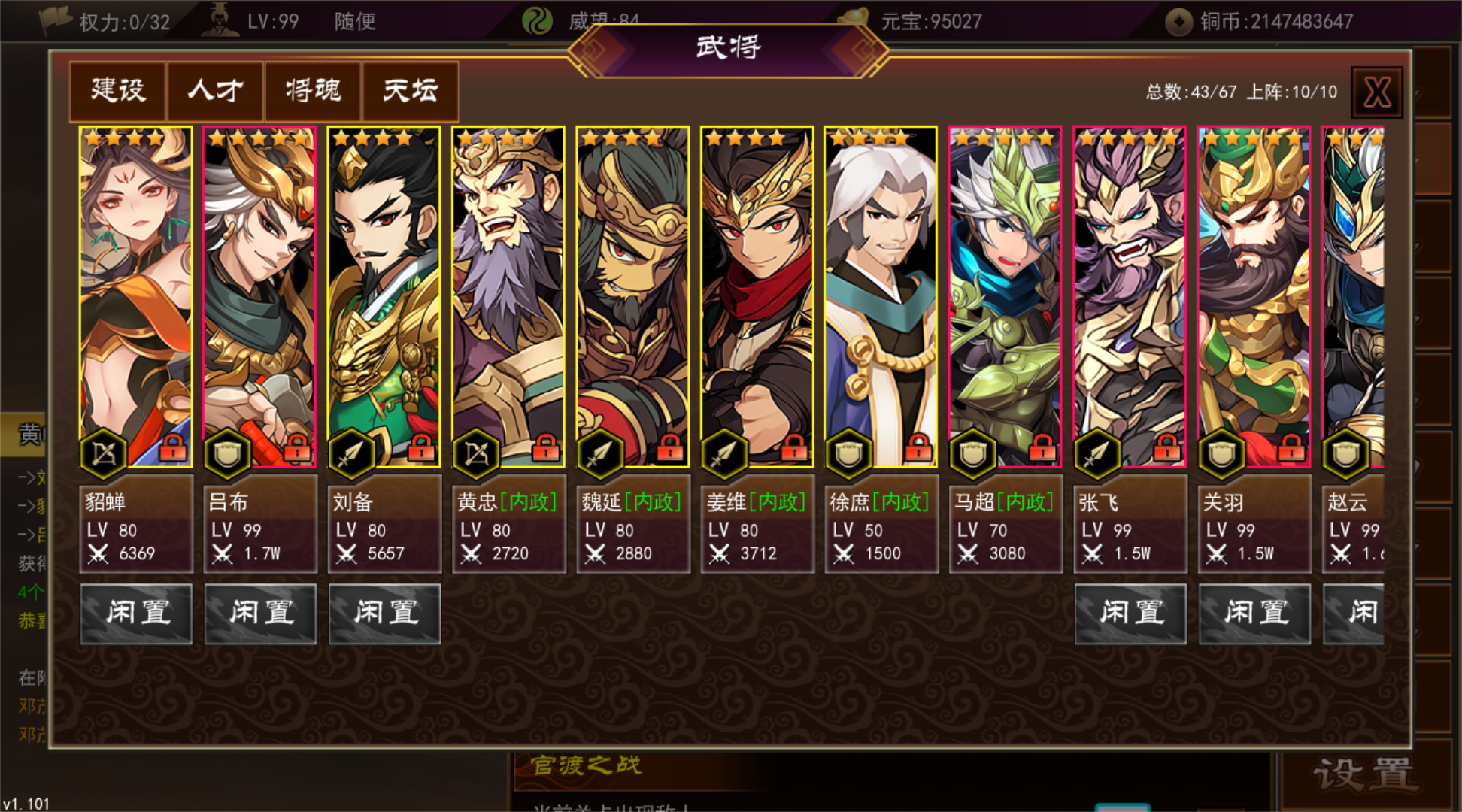Select the shield icon on 徐庶's card
1462x812 pixels.
click(850, 451)
